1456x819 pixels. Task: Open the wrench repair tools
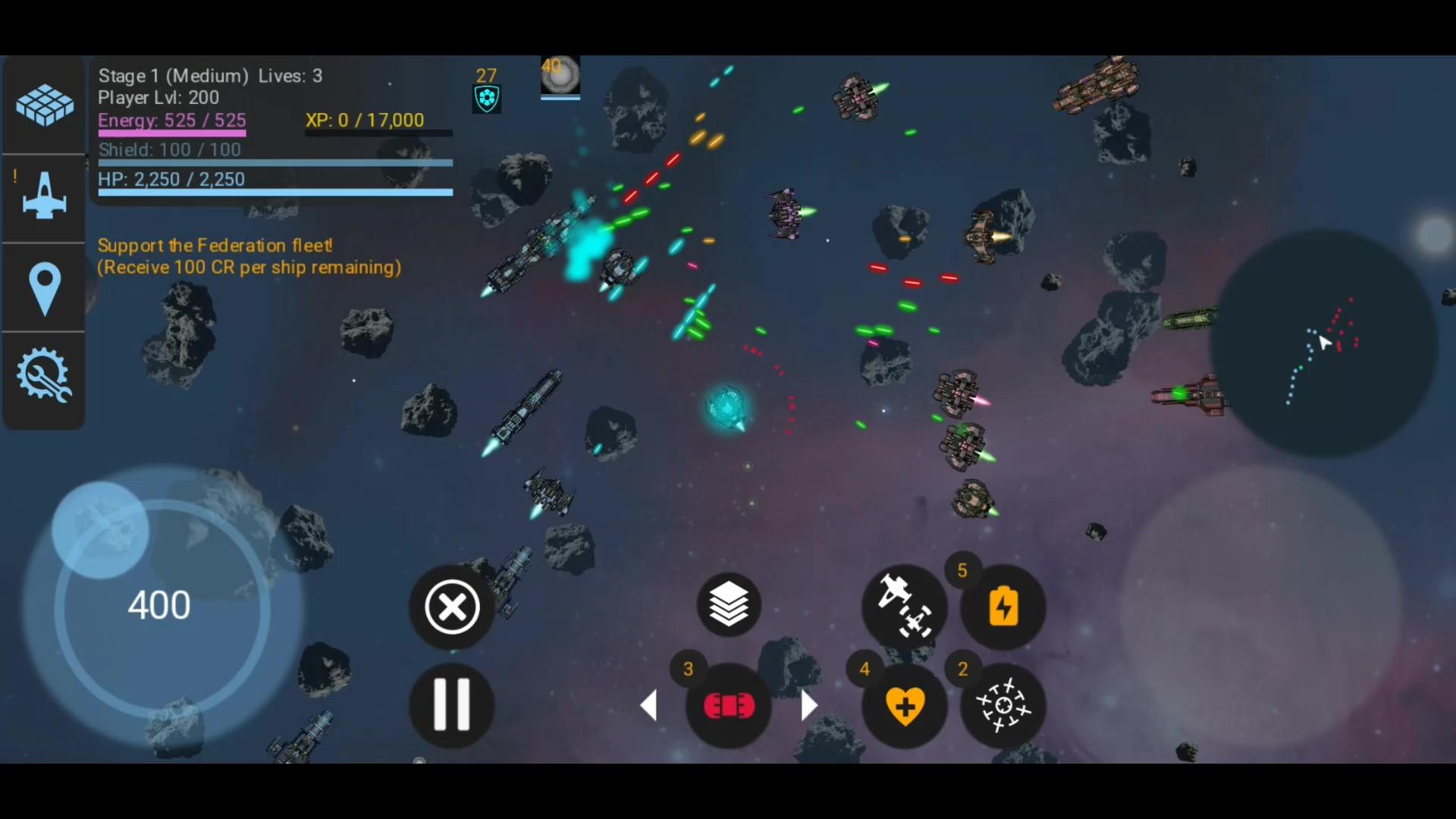43,375
